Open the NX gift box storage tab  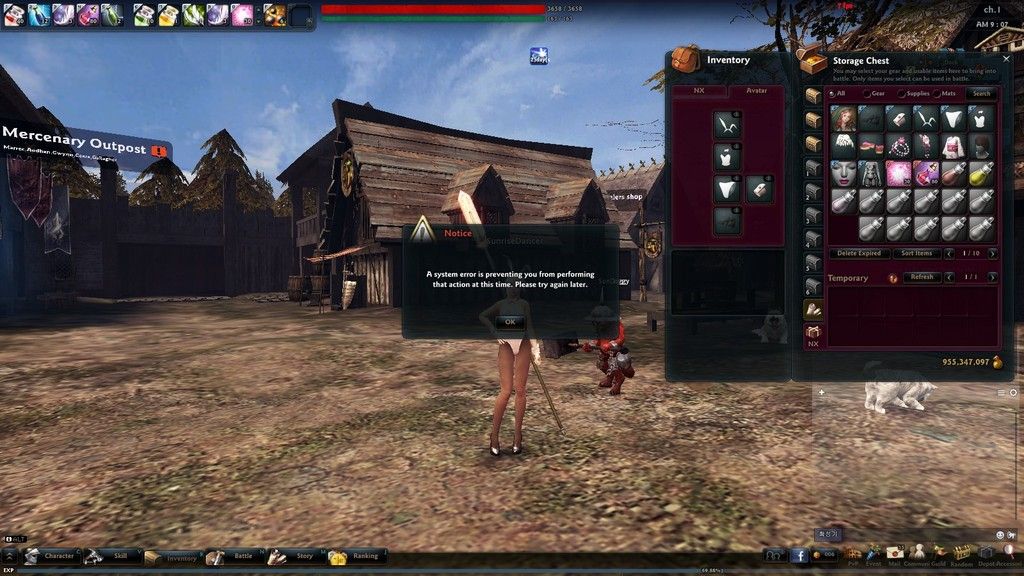coord(814,335)
